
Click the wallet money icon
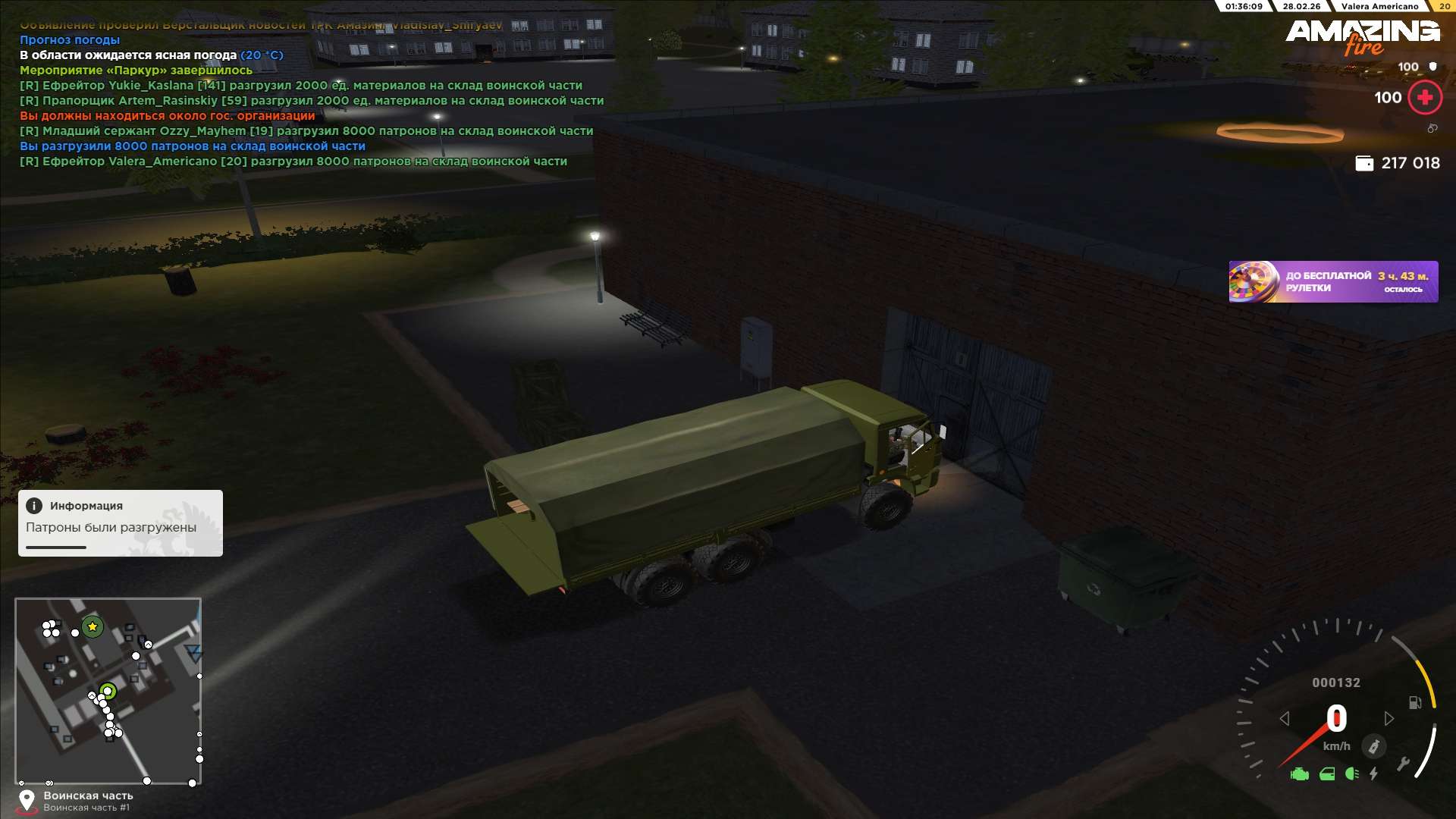tap(1363, 163)
